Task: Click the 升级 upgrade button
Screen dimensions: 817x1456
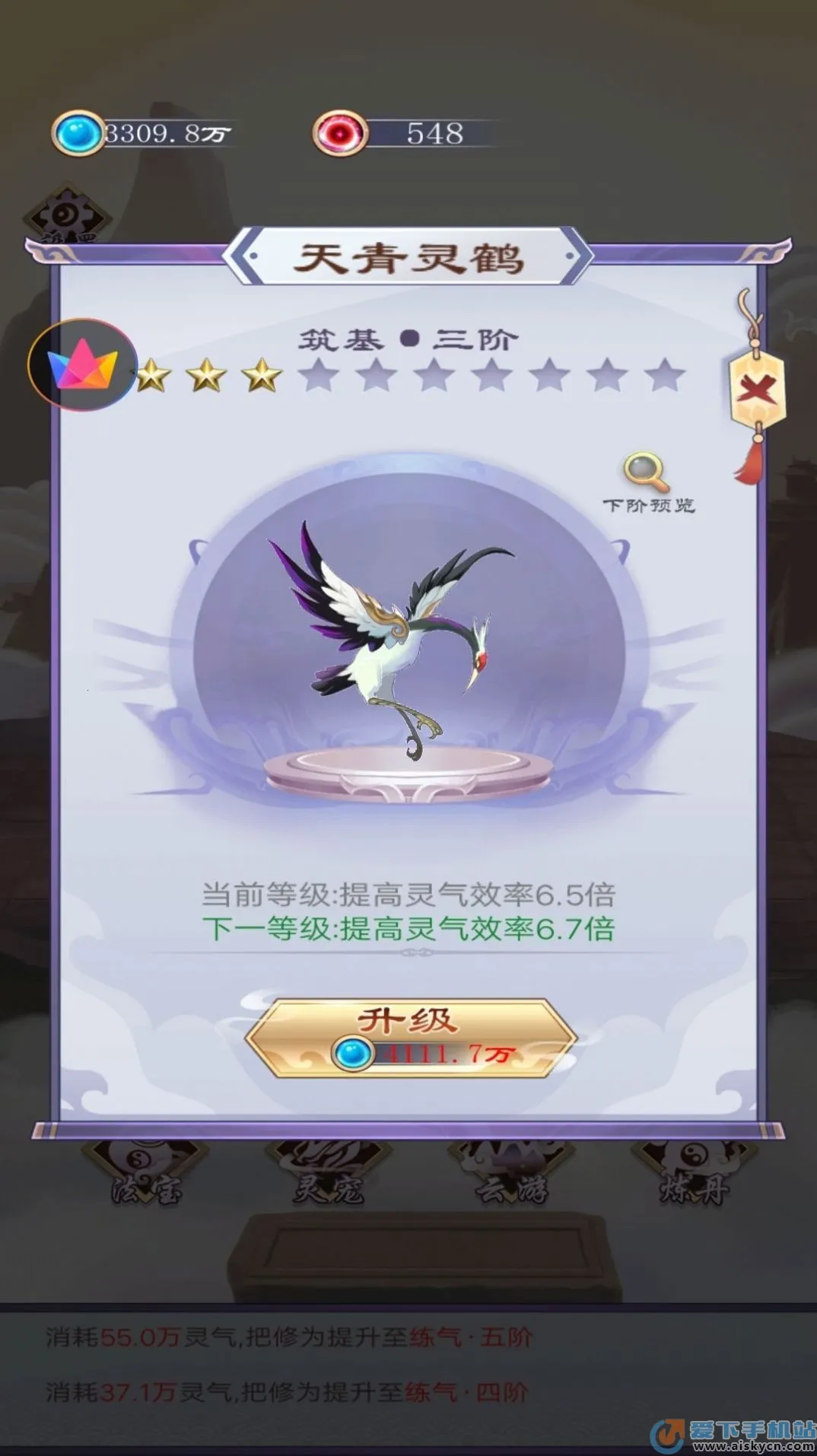Action: click(411, 1036)
